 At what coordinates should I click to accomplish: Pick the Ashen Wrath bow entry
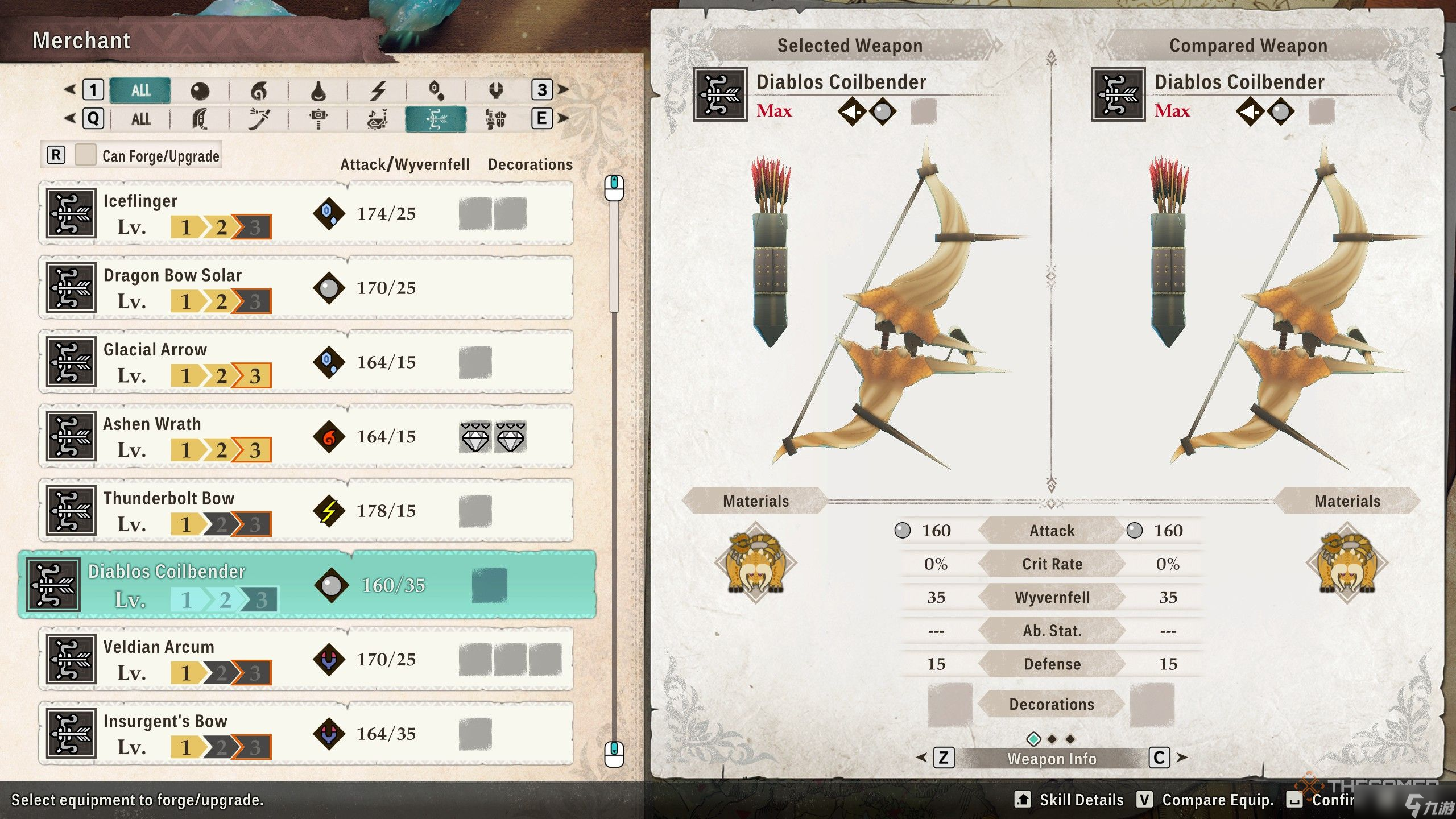coord(306,436)
